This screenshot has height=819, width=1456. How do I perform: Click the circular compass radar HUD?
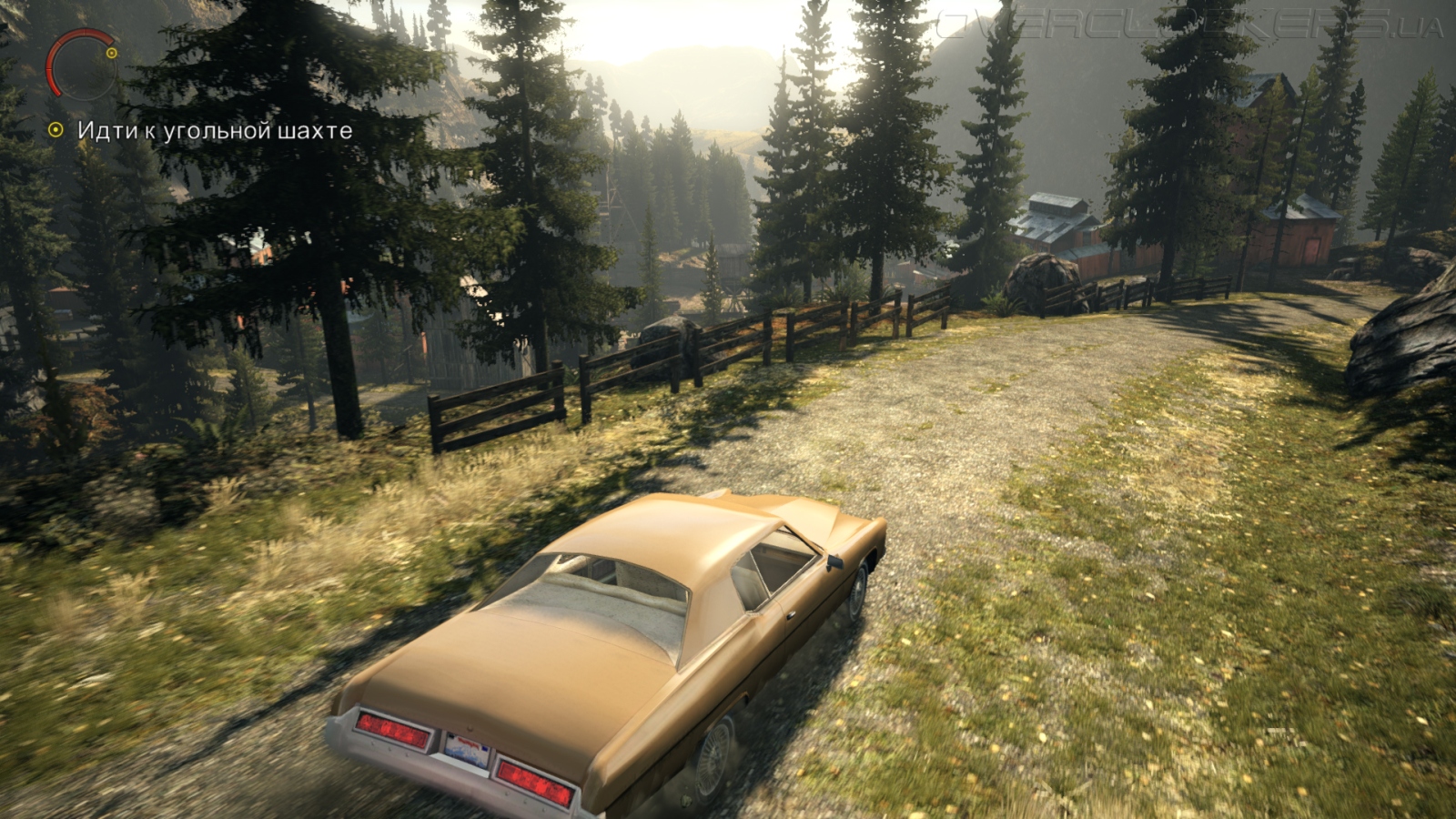click(82, 64)
